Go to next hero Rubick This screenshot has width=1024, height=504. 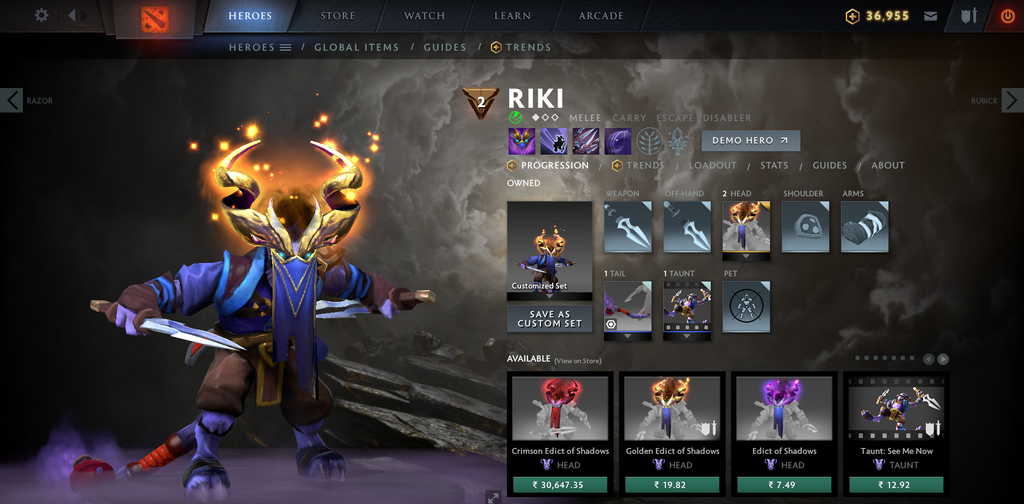(1012, 100)
